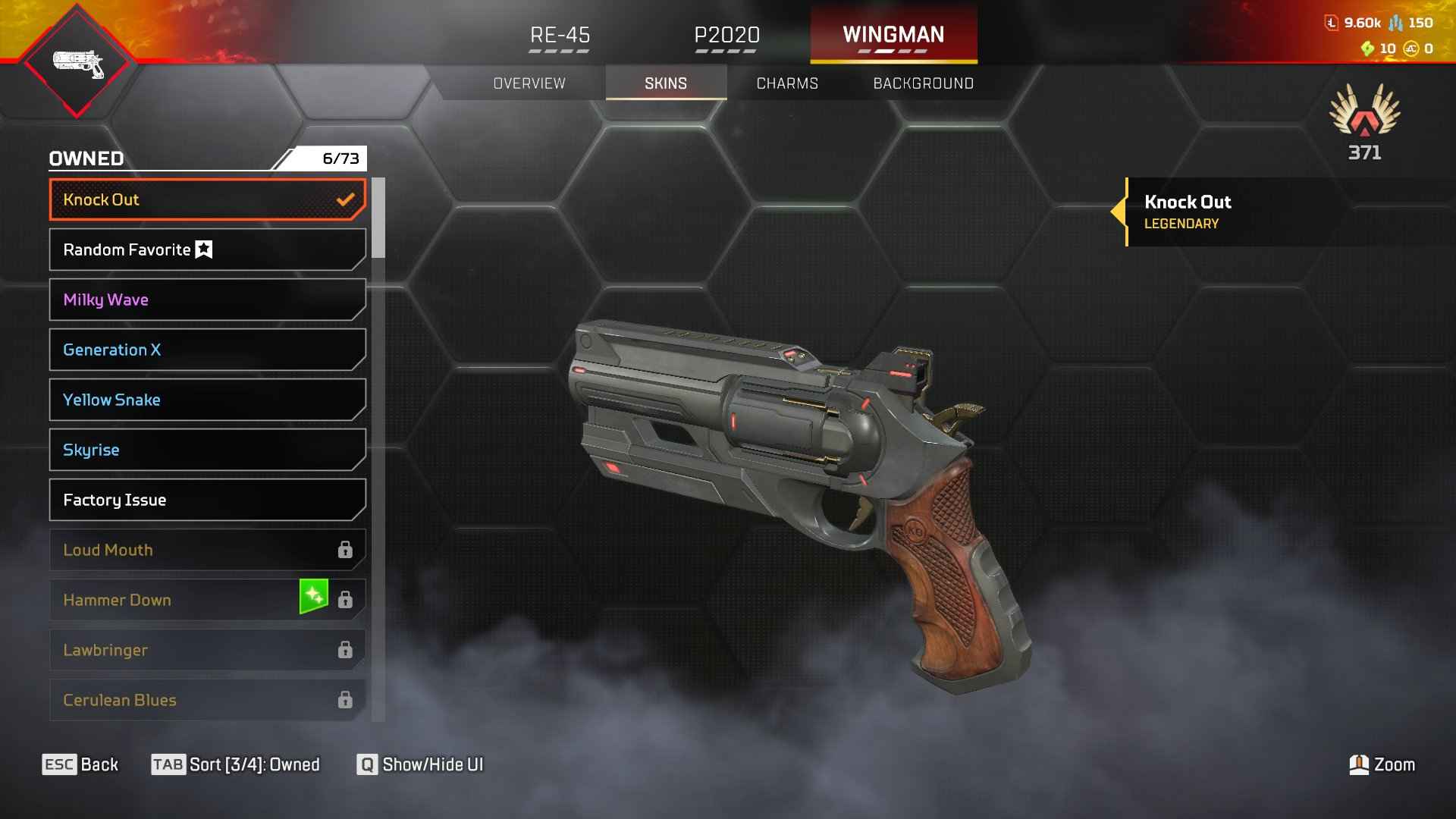Switch to the Skins tab
Screen dimensions: 1456x819
point(666,83)
